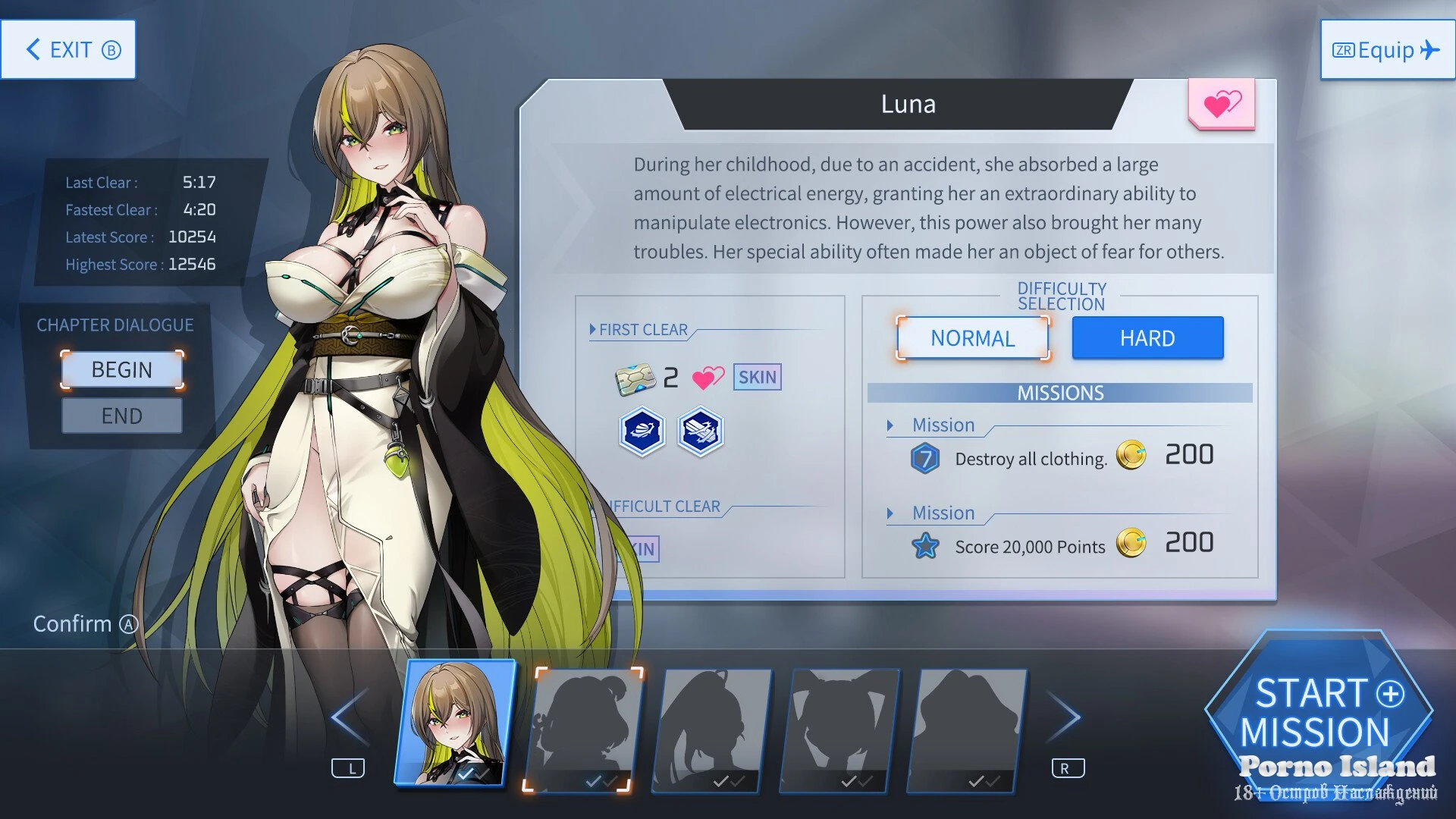Open the Equip screen

tap(1387, 50)
